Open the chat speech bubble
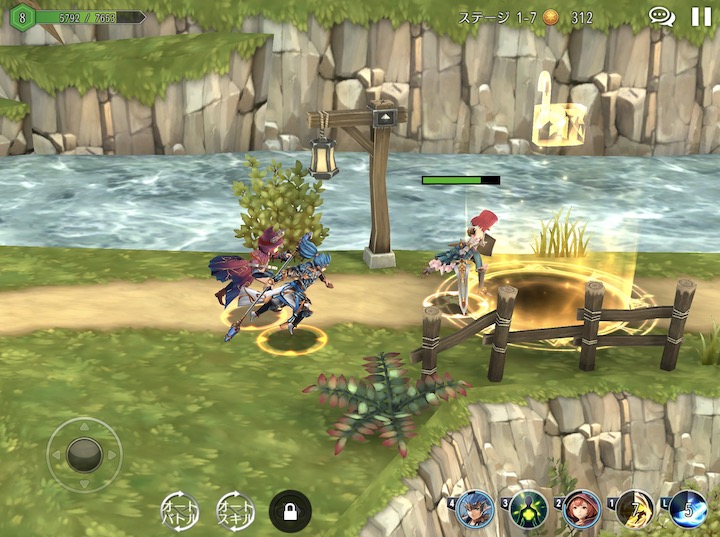The height and width of the screenshot is (537, 720). (661, 17)
